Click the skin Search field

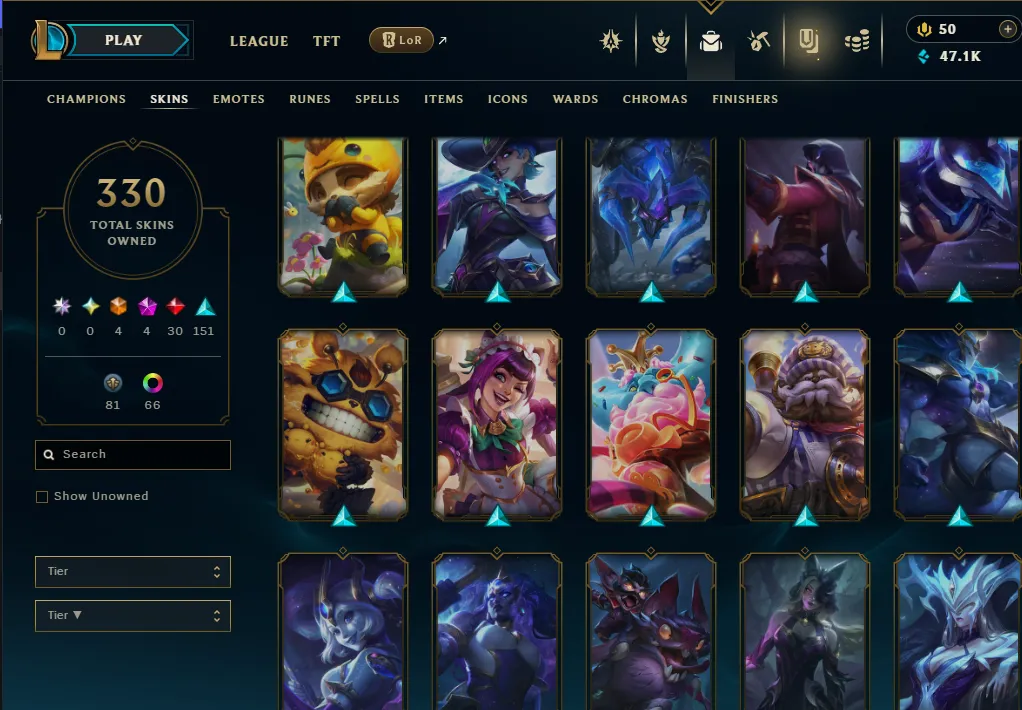(140, 455)
